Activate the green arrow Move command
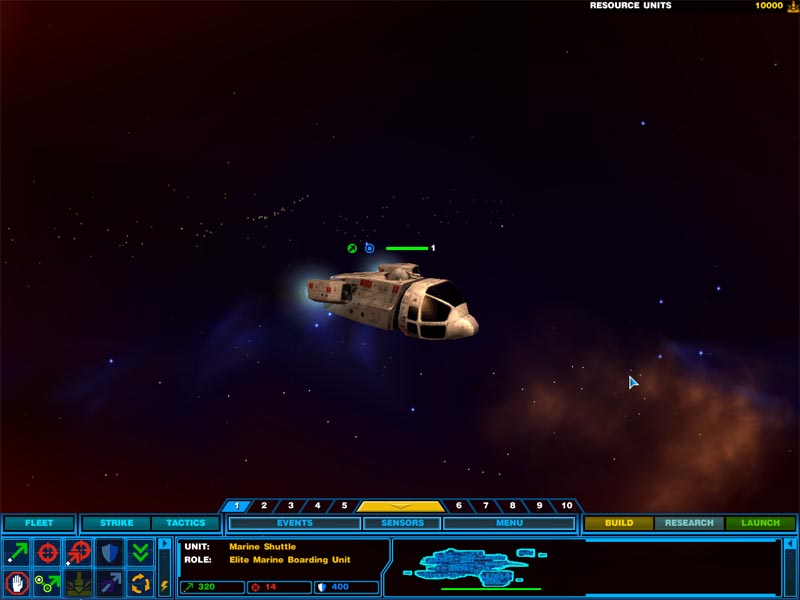 (x=17, y=552)
